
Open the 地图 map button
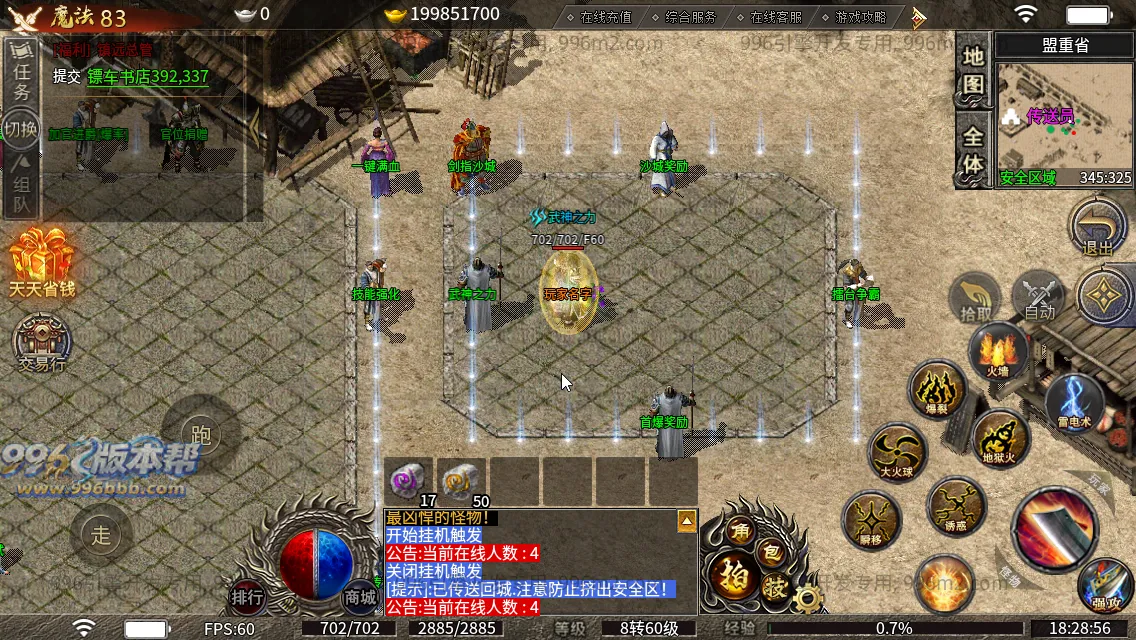pyautogui.click(x=973, y=71)
